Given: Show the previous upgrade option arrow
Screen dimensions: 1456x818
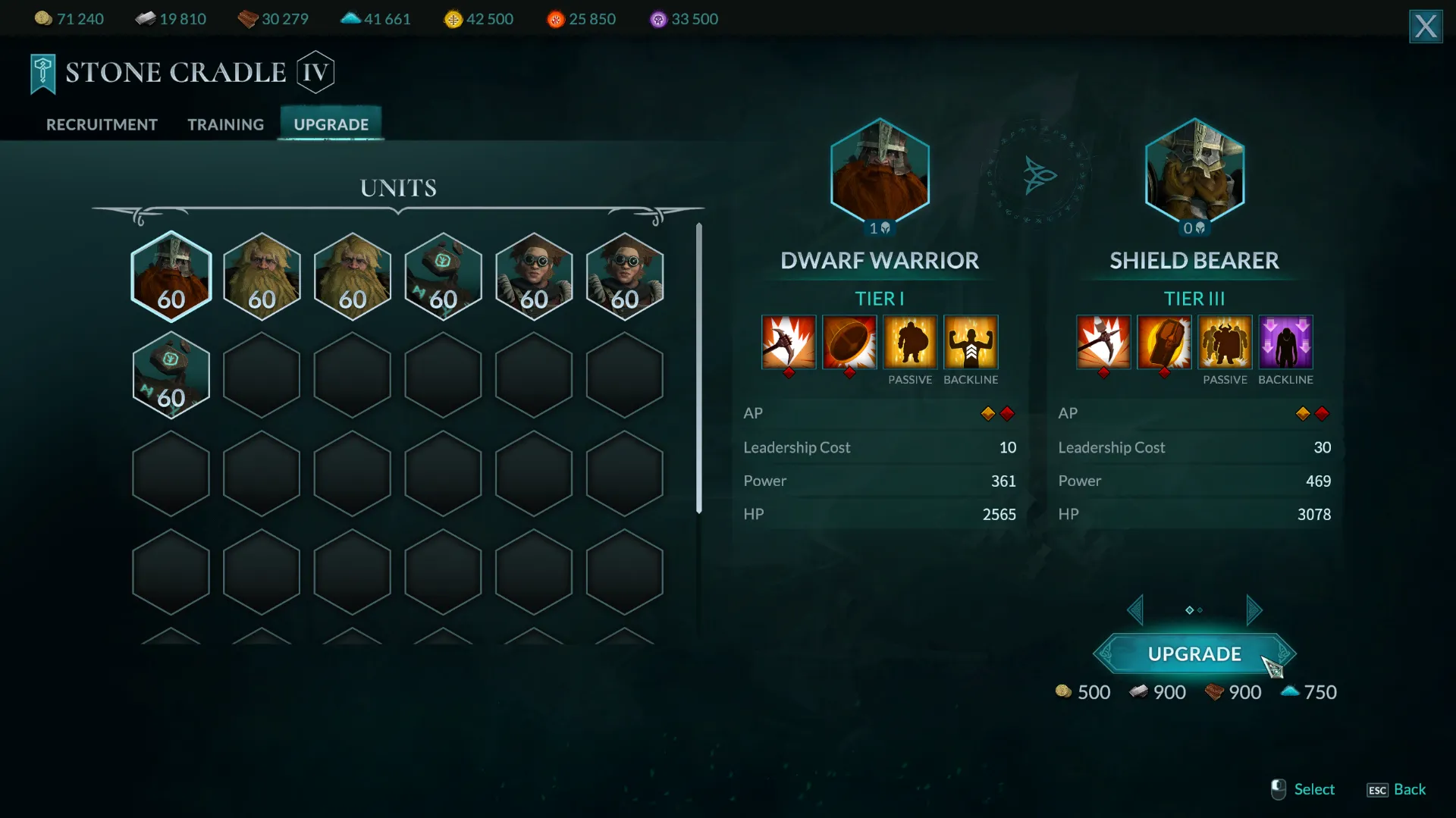Looking at the screenshot, I should pyautogui.click(x=1135, y=610).
